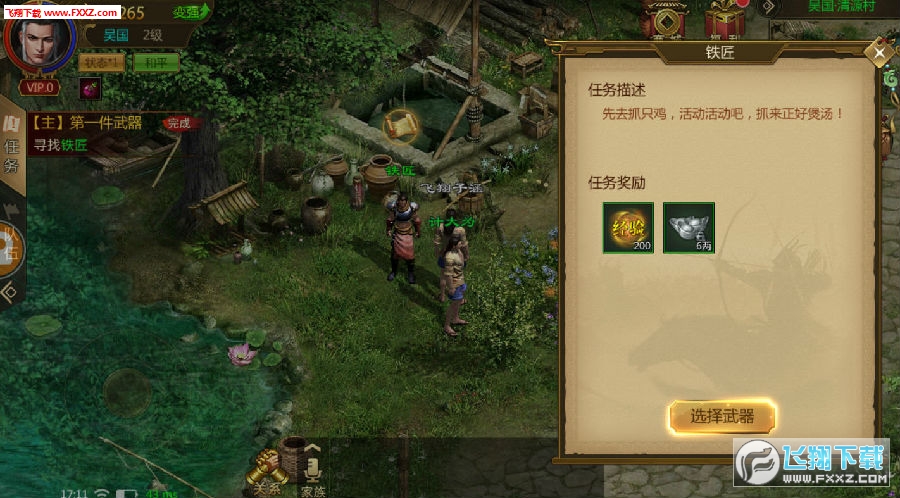Click the 选择武器 (choose weapon) button
This screenshot has height=498, width=900.
722,417
